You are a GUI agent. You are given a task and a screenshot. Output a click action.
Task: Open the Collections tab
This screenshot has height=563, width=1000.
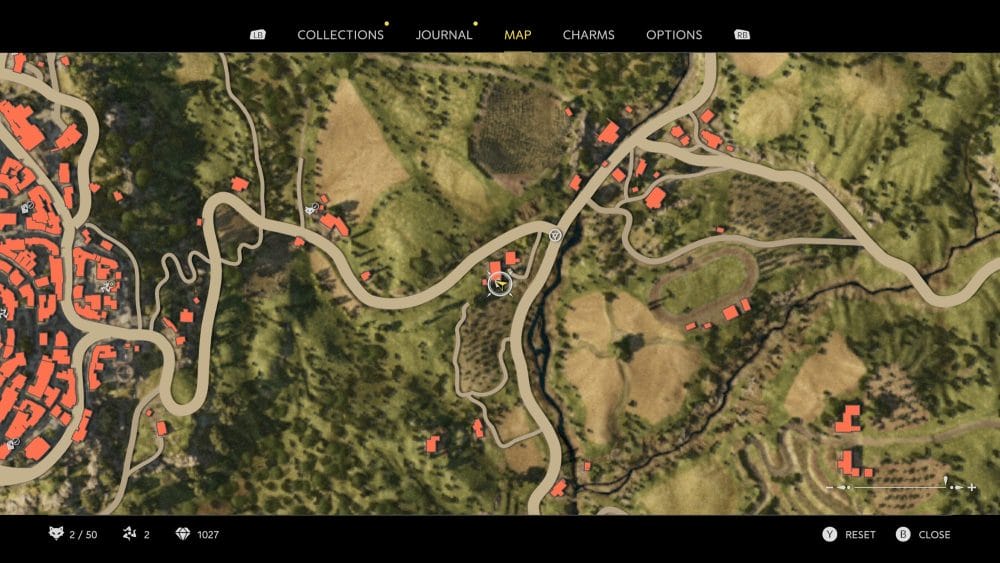pyautogui.click(x=340, y=35)
